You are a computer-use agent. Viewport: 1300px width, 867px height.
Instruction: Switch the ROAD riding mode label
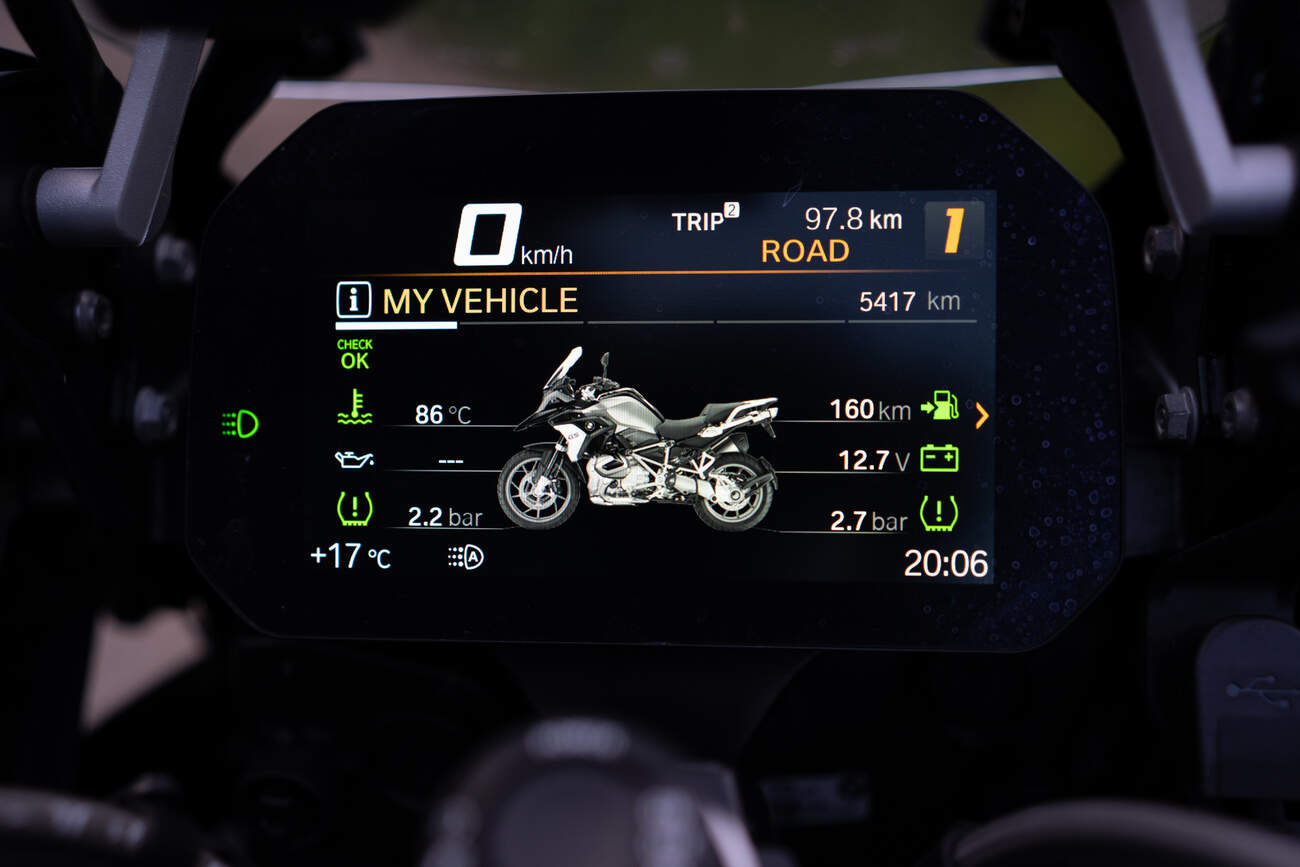pos(804,251)
